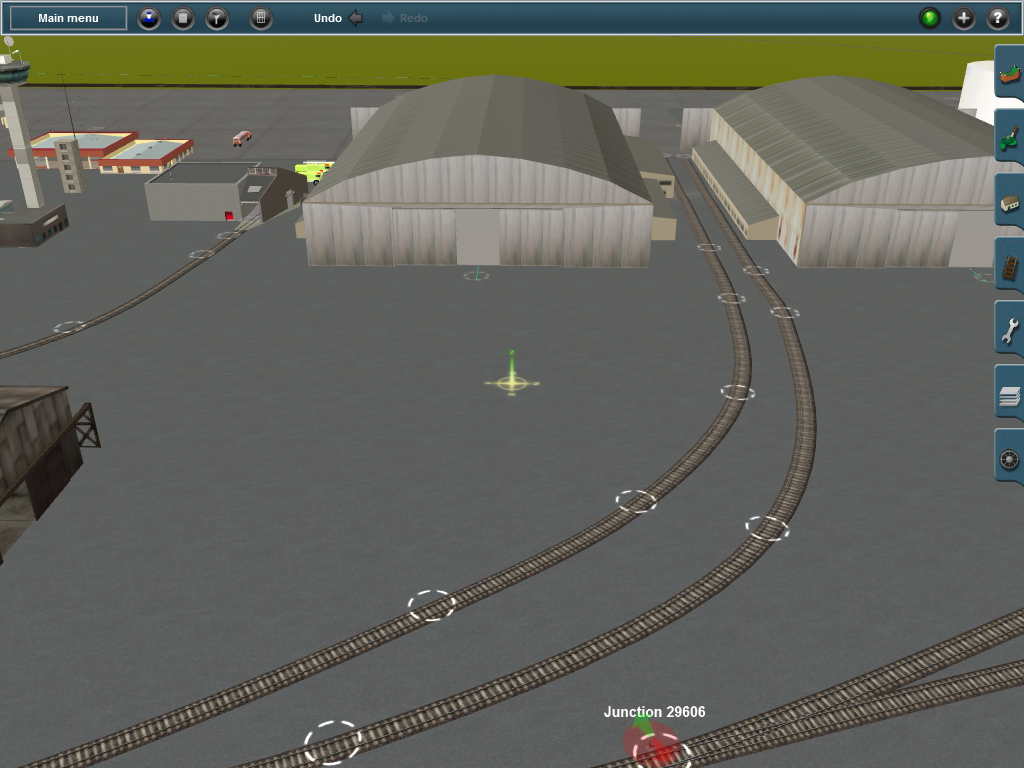Click the grid panel icon button
The width and height of the screenshot is (1024, 768).
[261, 18]
